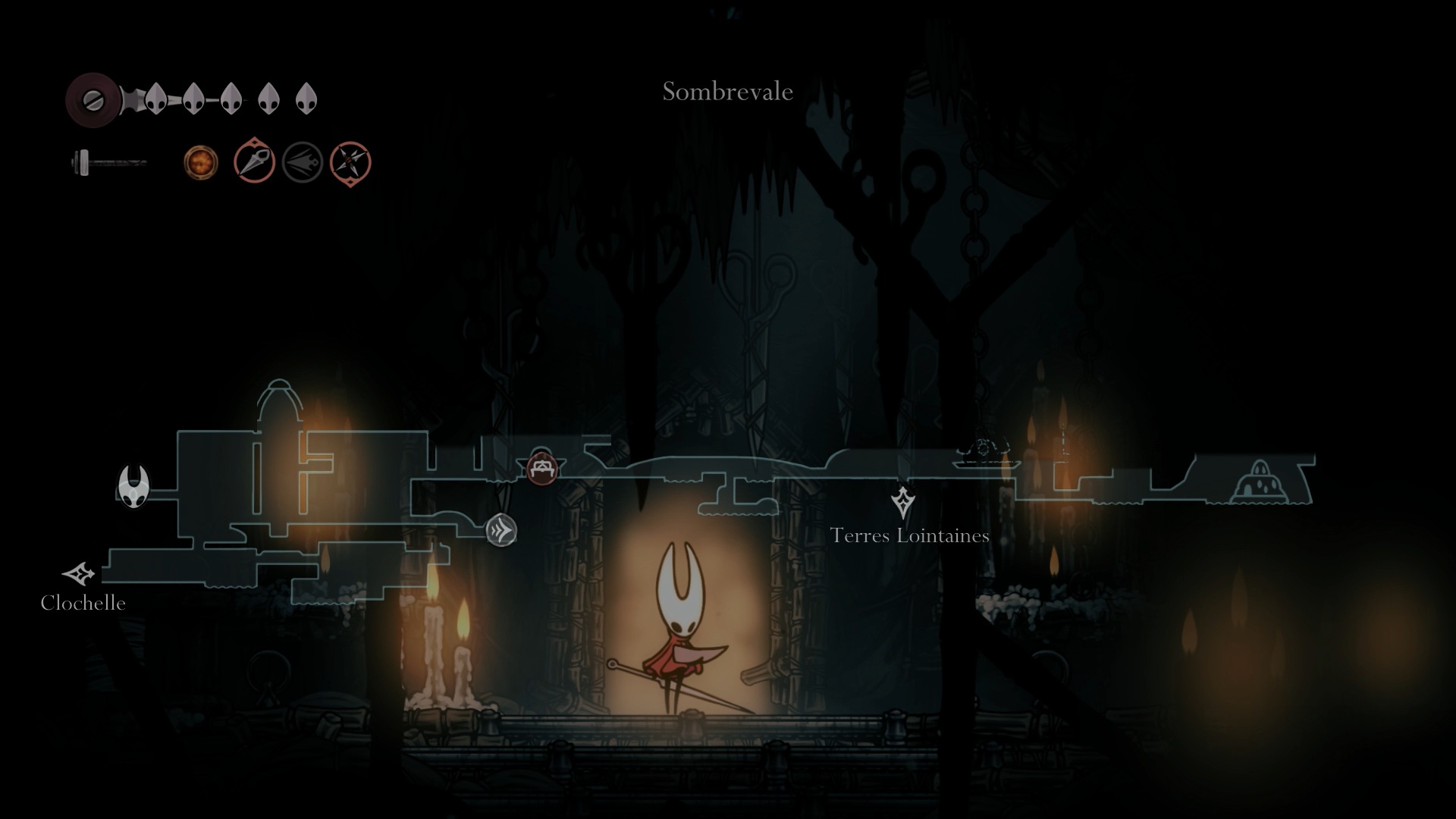
Task: Select the greyed-out dart tool icon
Action: click(x=303, y=162)
